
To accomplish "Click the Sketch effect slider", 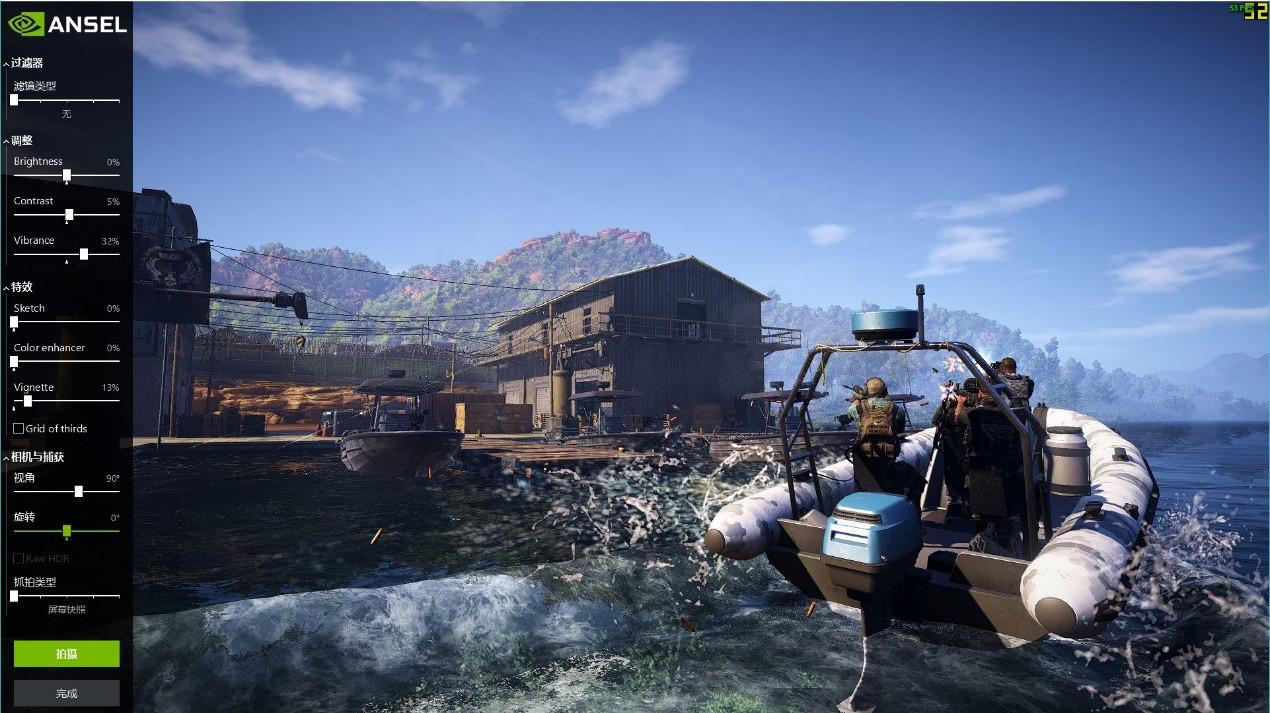I will (x=14, y=322).
